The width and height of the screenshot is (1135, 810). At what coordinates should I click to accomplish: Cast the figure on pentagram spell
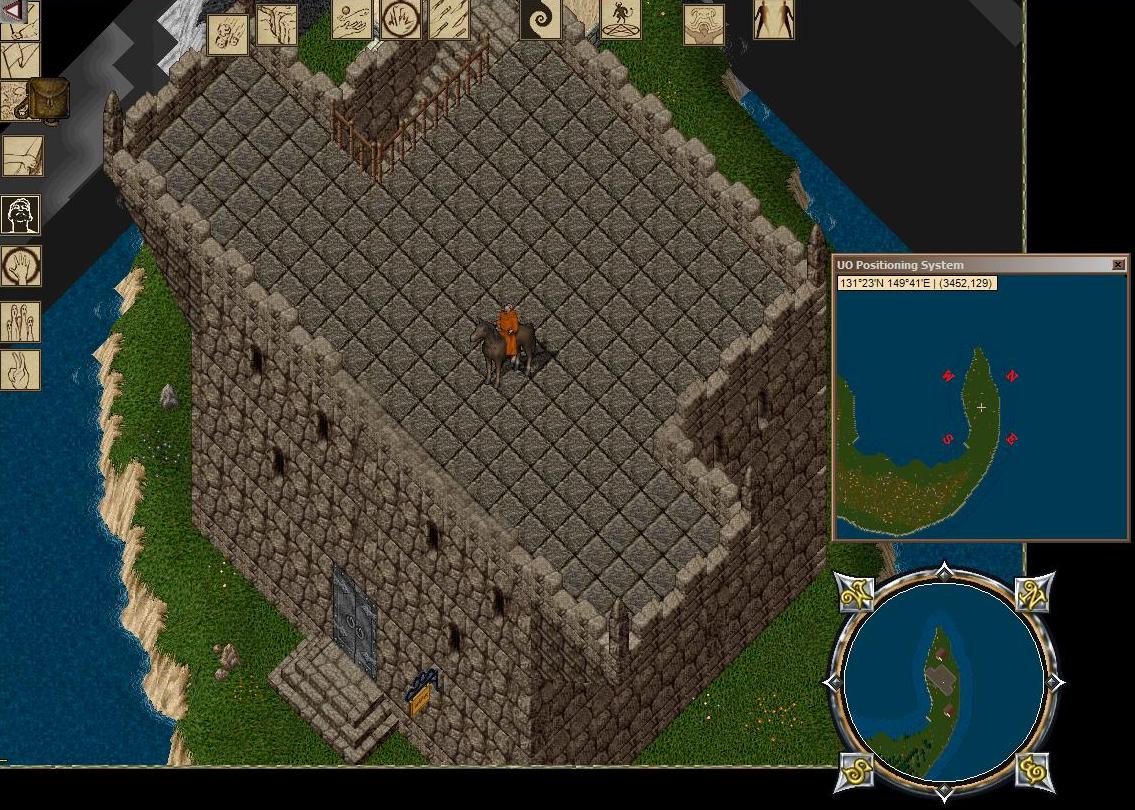(x=621, y=19)
